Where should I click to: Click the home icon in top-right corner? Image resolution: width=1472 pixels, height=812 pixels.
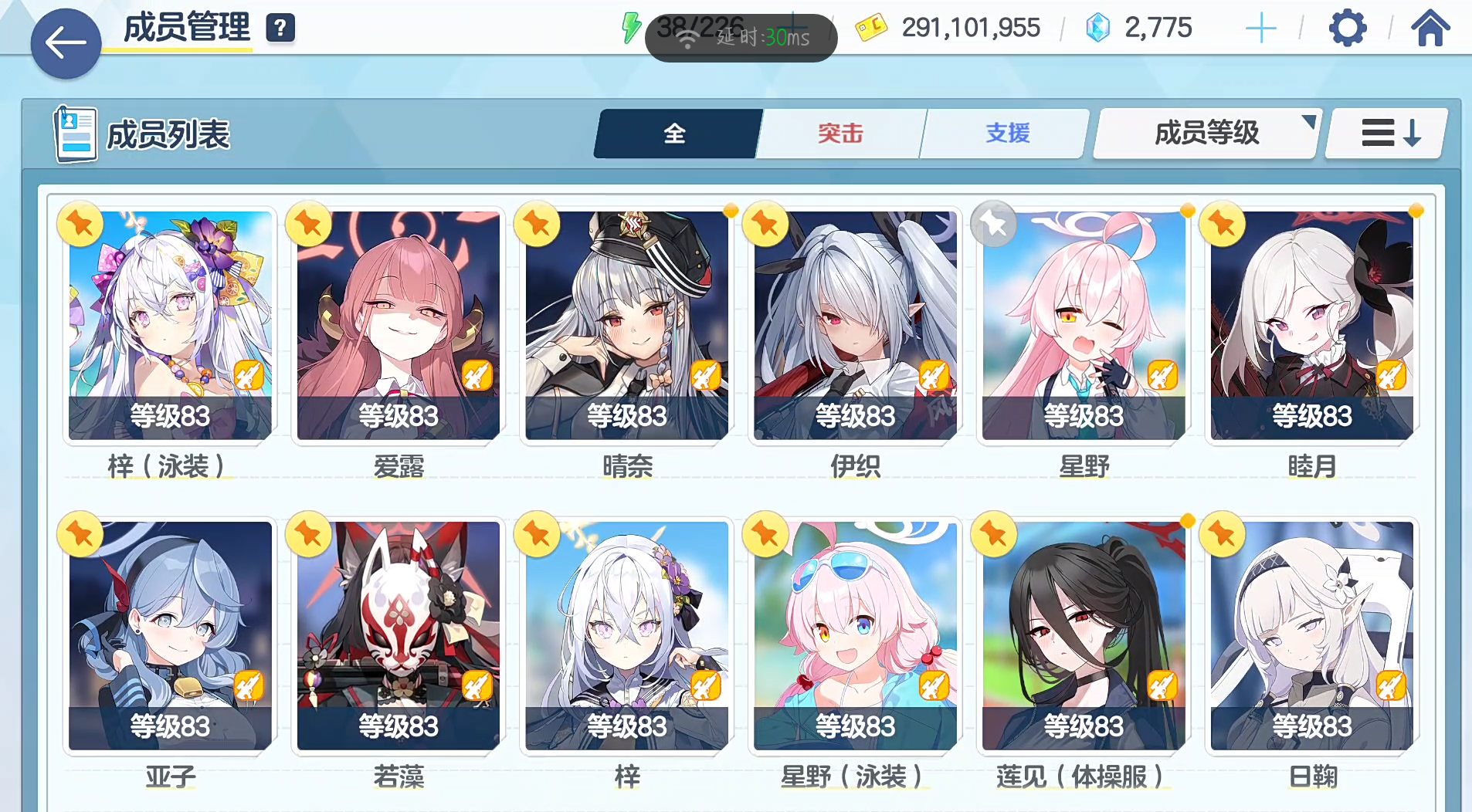1431,28
